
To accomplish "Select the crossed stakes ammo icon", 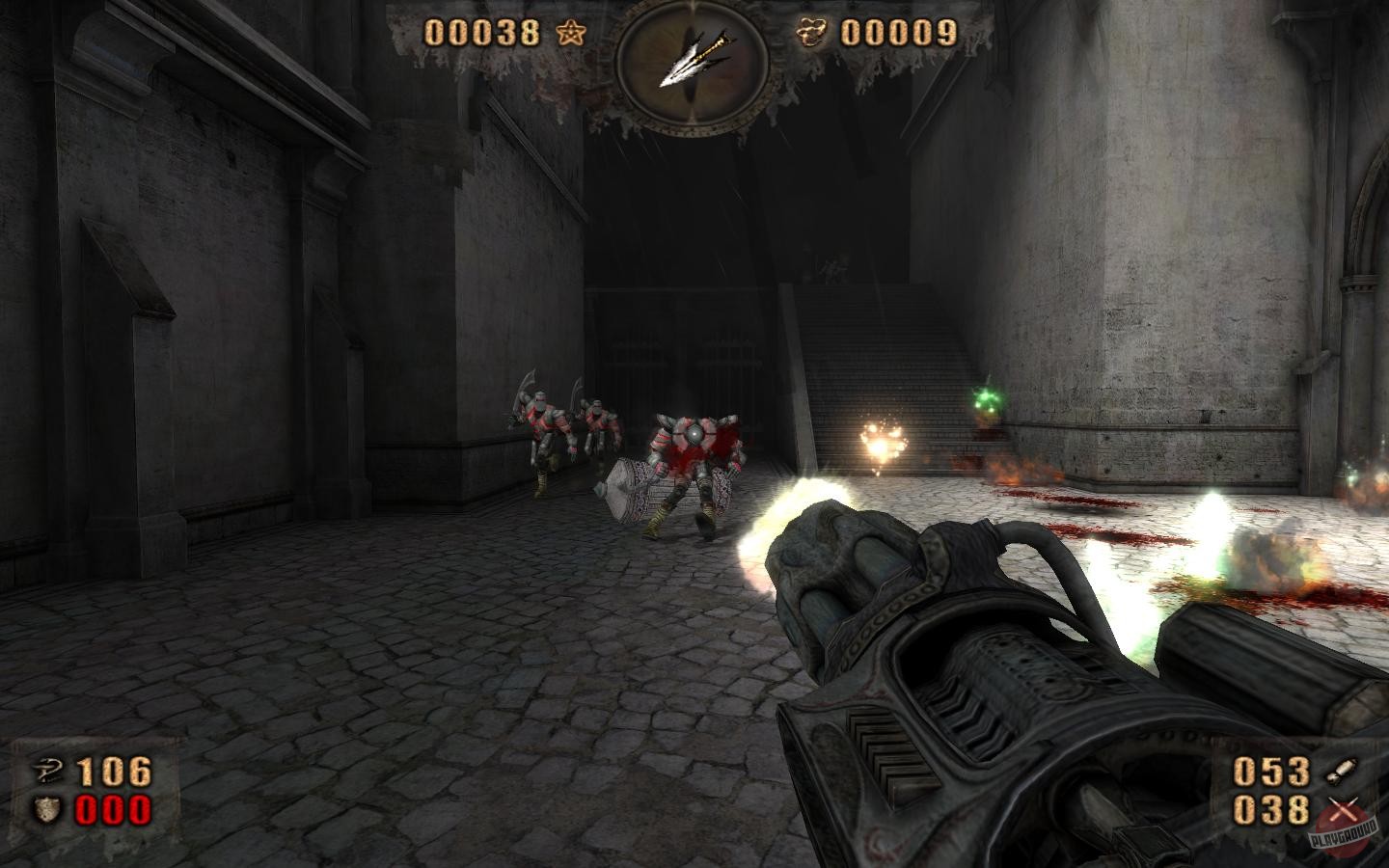I will (1346, 810).
